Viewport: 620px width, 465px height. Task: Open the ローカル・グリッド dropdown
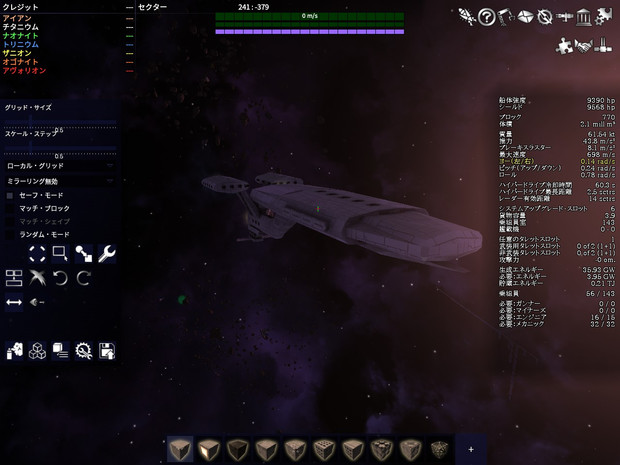60,166
